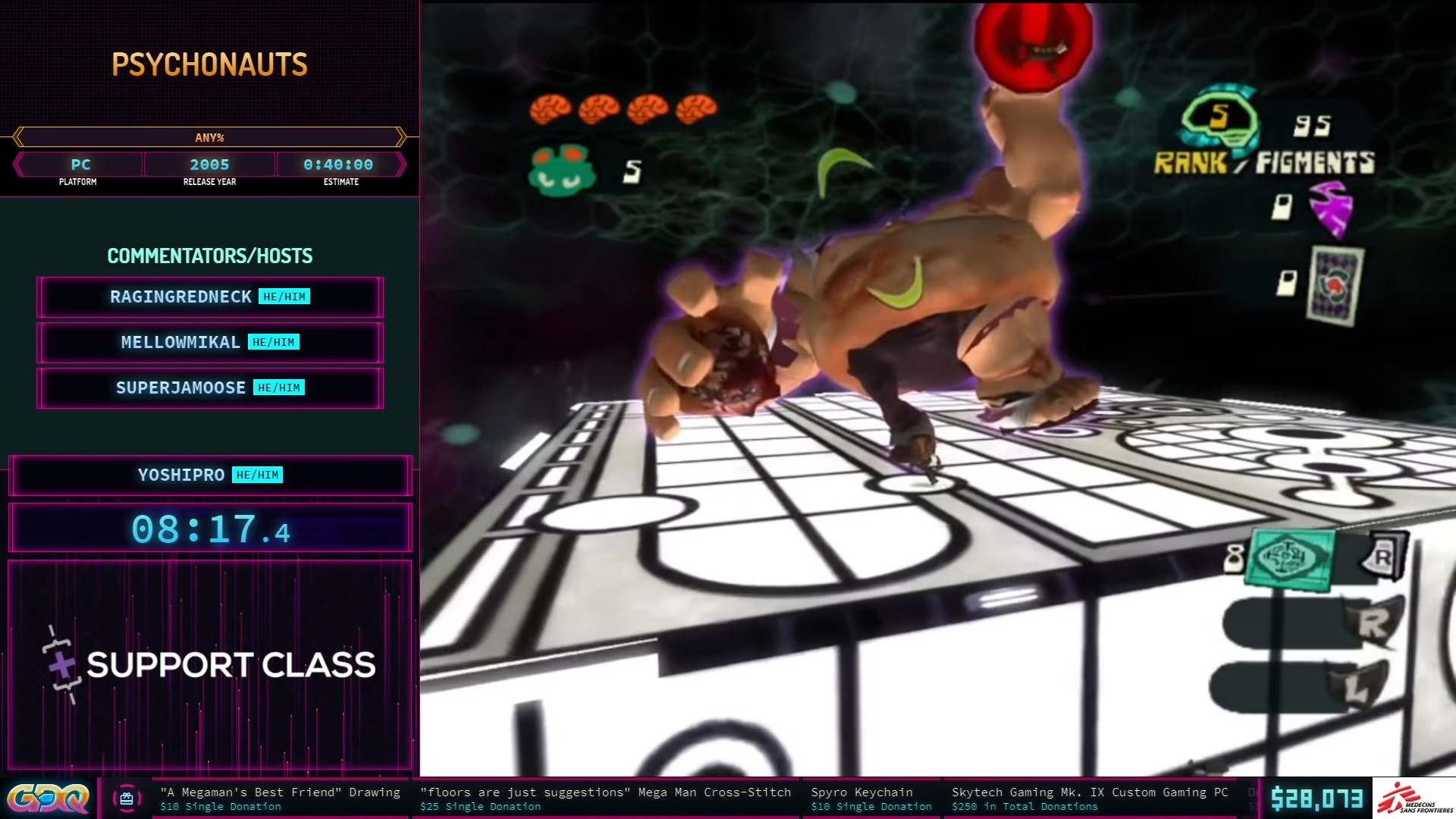Open the PLATFORM selector showing PC

(x=80, y=165)
